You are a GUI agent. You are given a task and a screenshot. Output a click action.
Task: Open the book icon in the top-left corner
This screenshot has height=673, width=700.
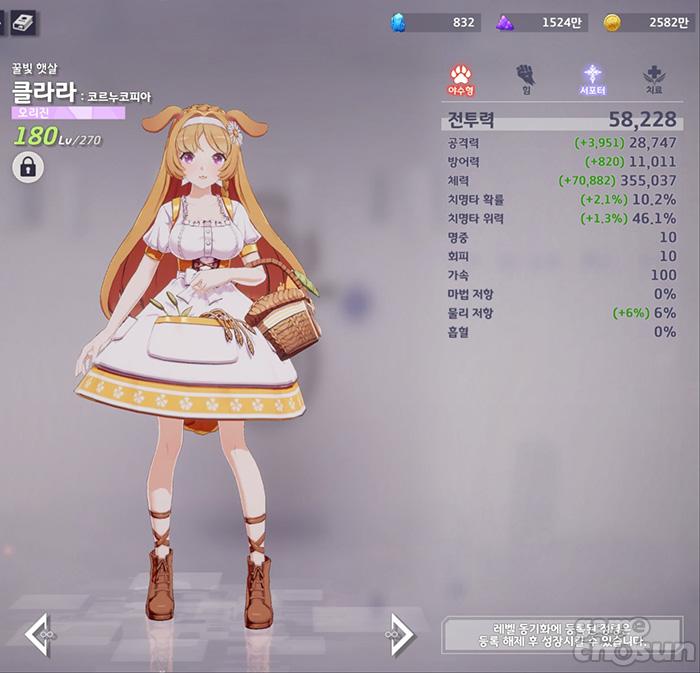(x=23, y=21)
